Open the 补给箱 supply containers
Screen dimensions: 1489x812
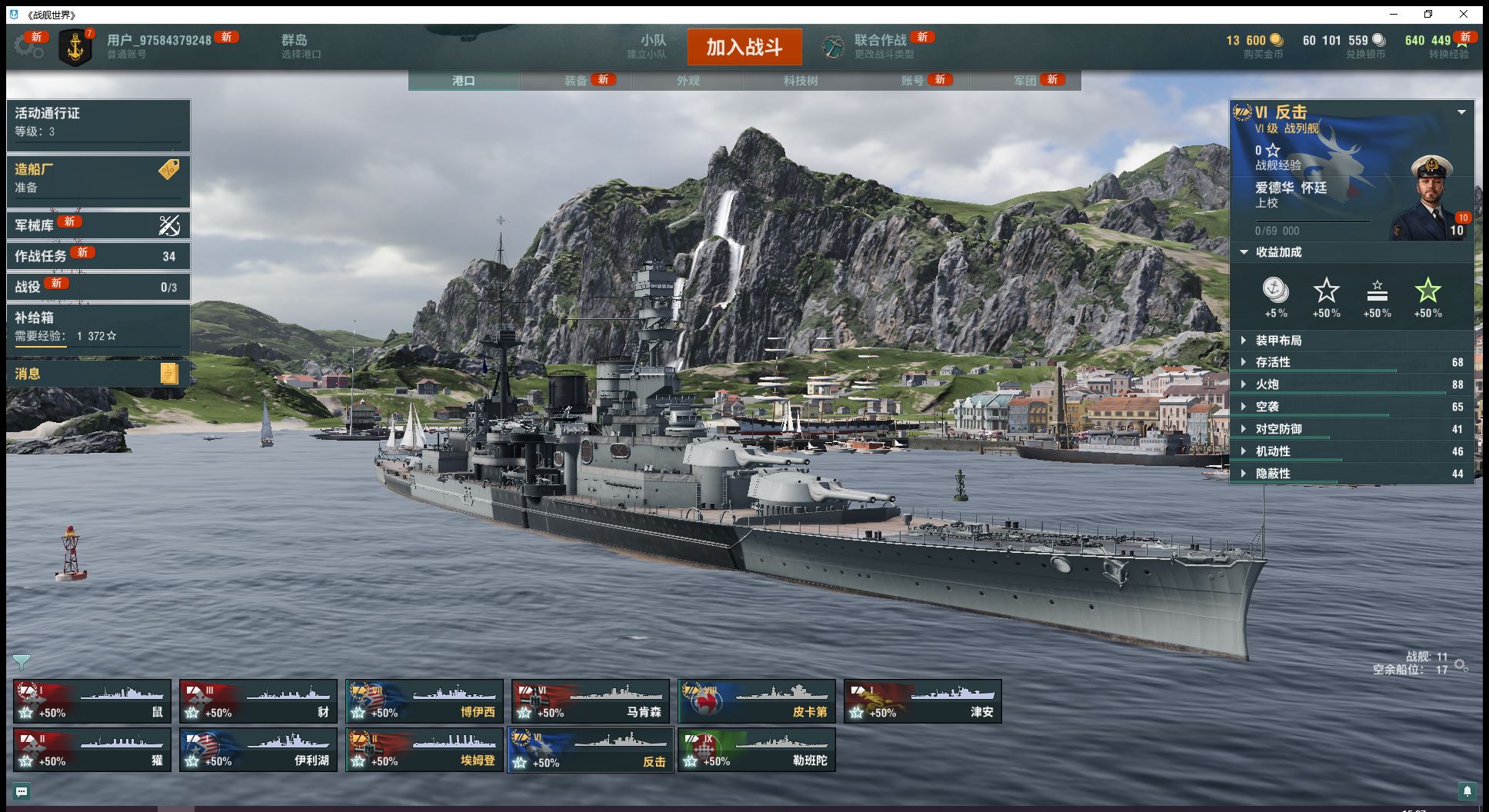[x=98, y=326]
